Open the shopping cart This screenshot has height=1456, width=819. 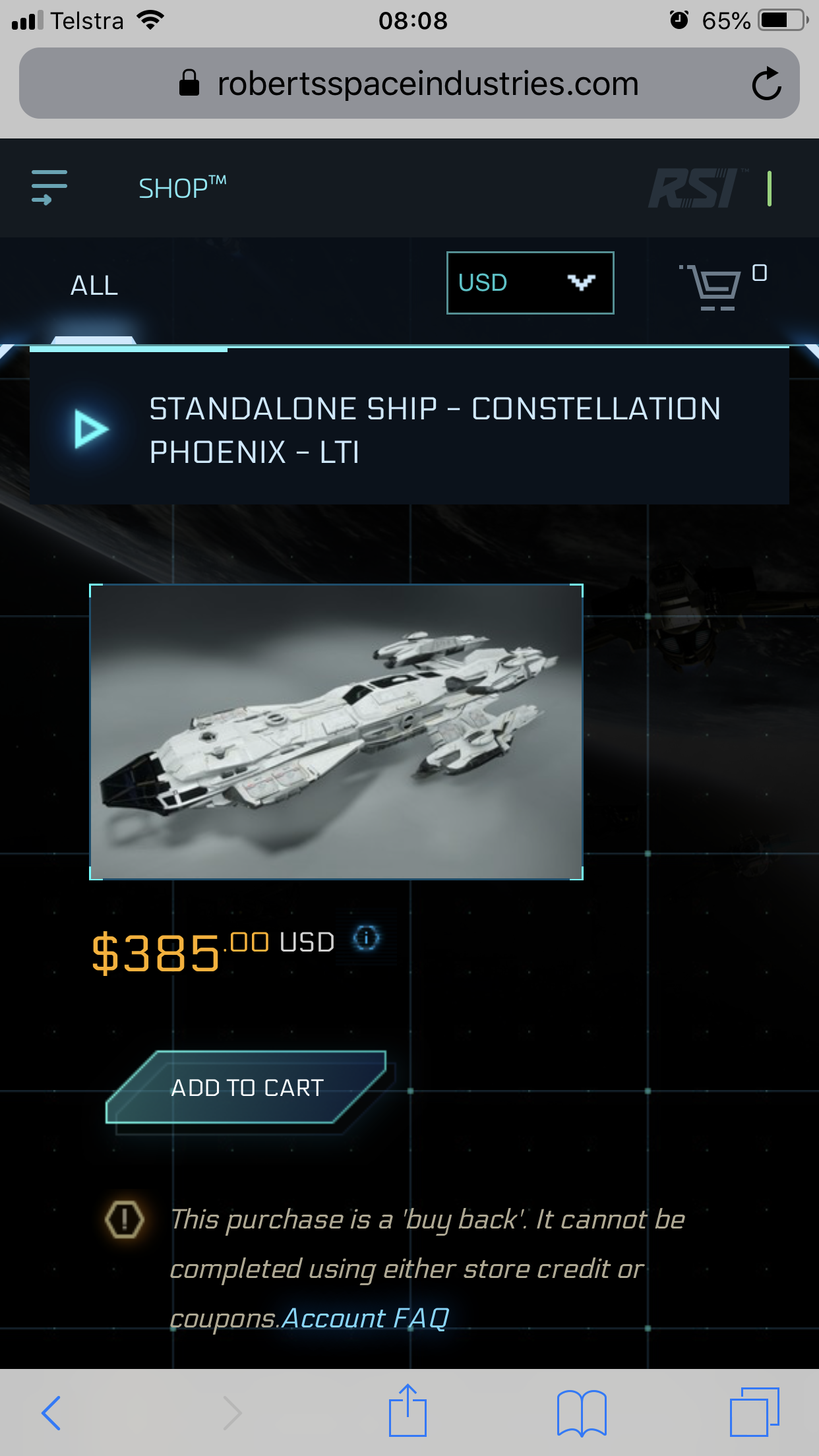tap(715, 286)
